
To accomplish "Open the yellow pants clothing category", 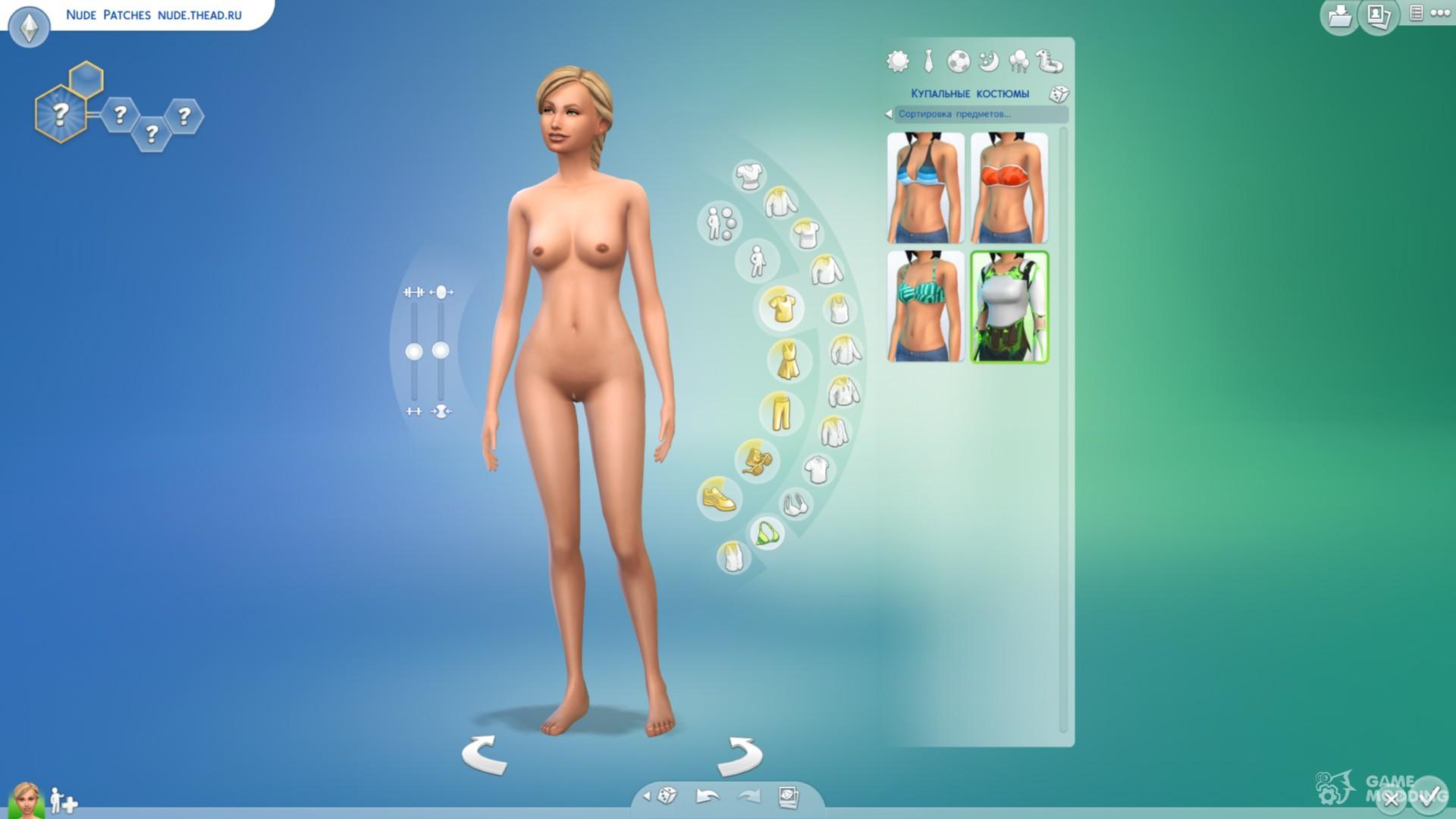I will click(780, 413).
